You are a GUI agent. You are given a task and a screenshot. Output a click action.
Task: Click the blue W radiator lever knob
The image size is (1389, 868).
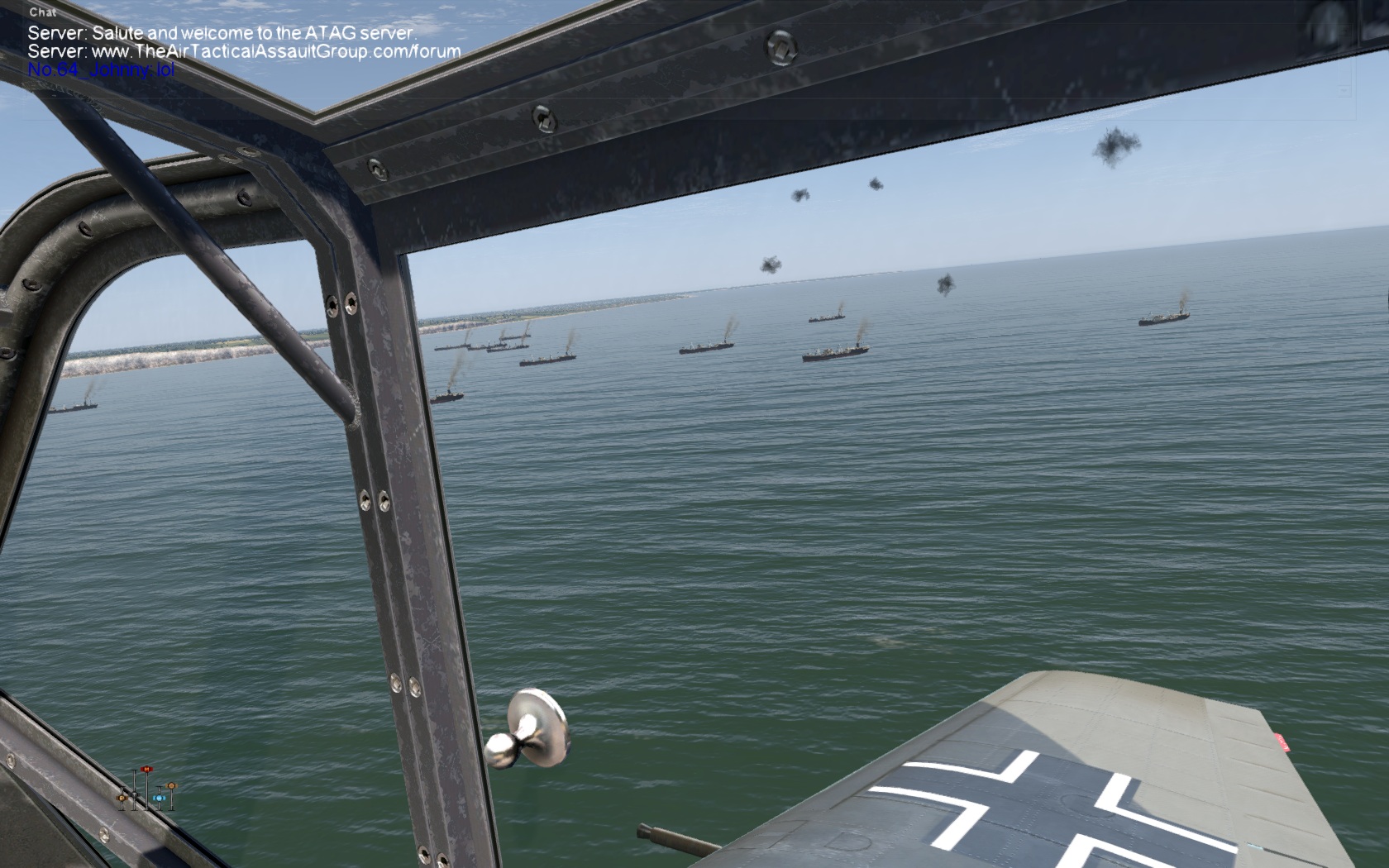pyautogui.click(x=158, y=799)
